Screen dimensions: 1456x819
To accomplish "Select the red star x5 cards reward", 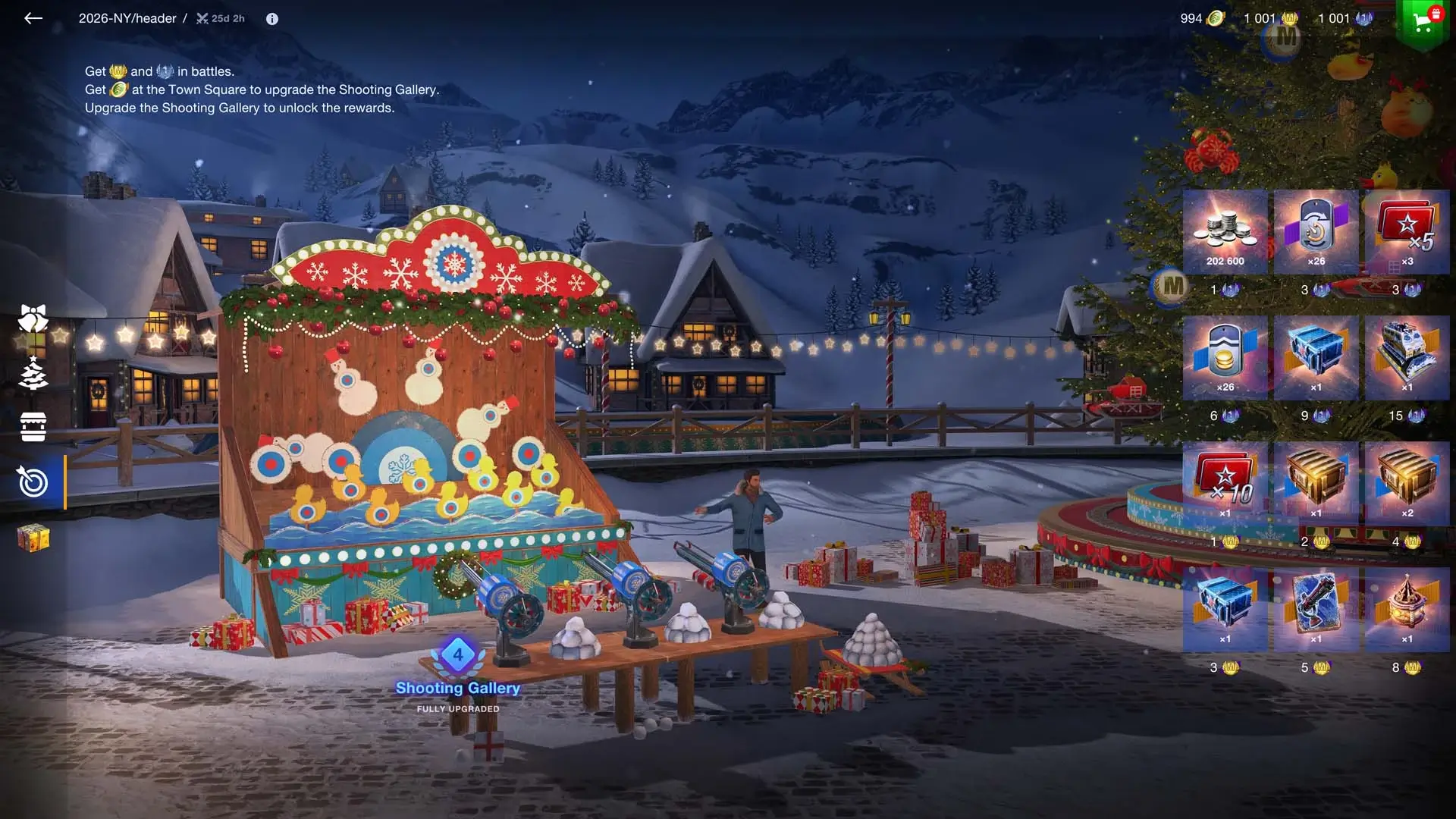I will click(1407, 231).
